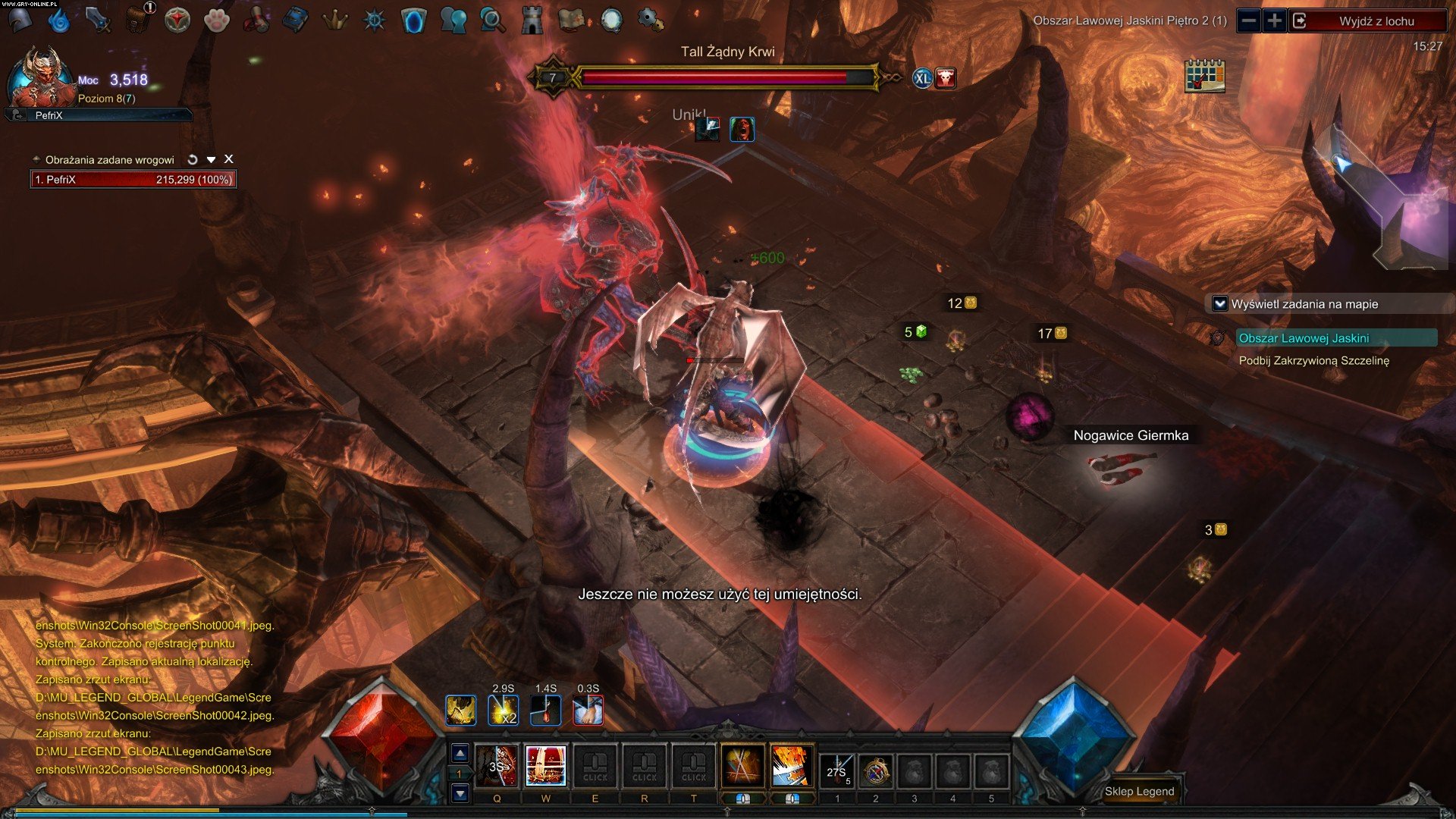
Task: Open the paw pet menu icon
Action: pyautogui.click(x=217, y=20)
